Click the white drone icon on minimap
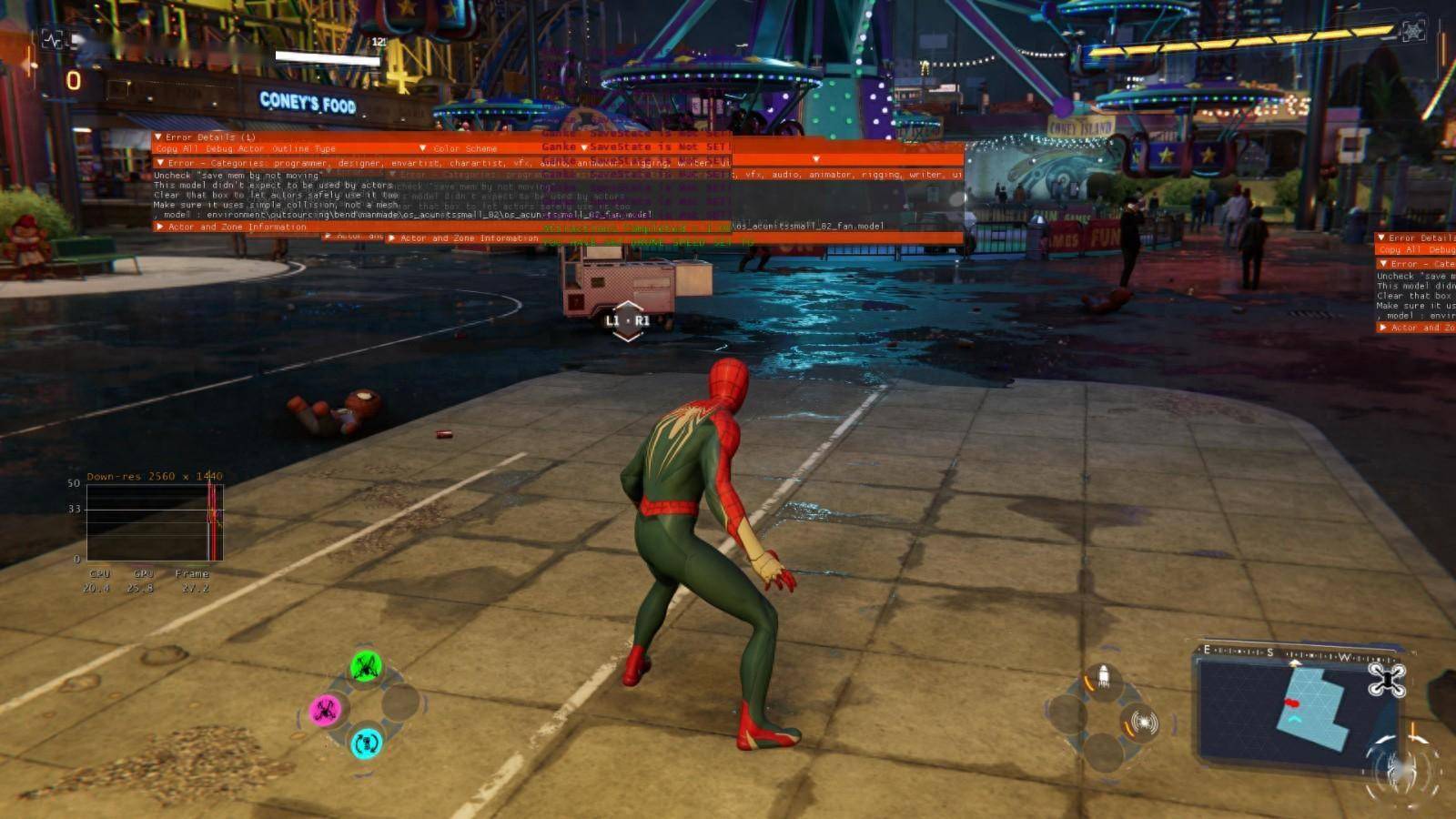1456x819 pixels. [1386, 679]
